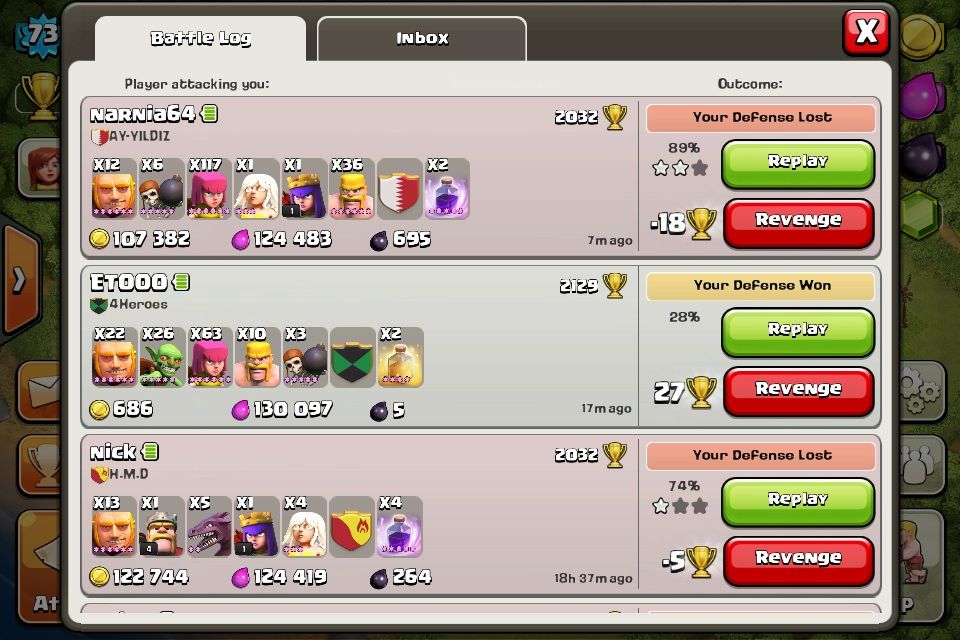Viewport: 960px width, 640px height.
Task: Switch to the Inbox tab
Action: pyautogui.click(x=422, y=39)
